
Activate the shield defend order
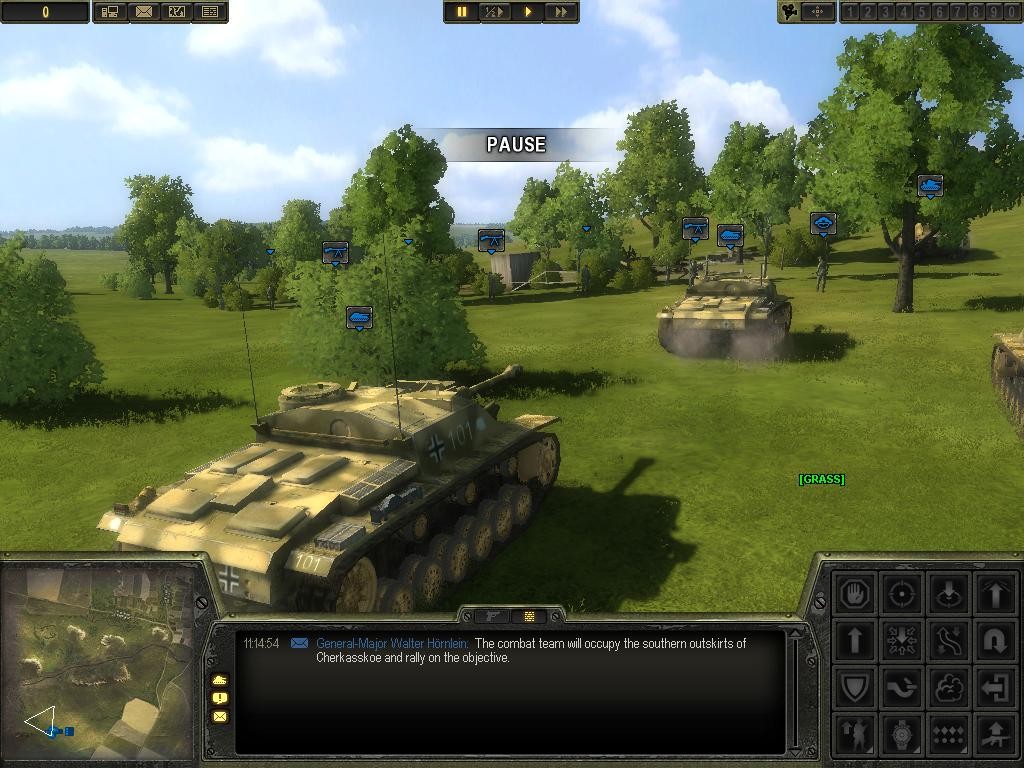(x=855, y=687)
